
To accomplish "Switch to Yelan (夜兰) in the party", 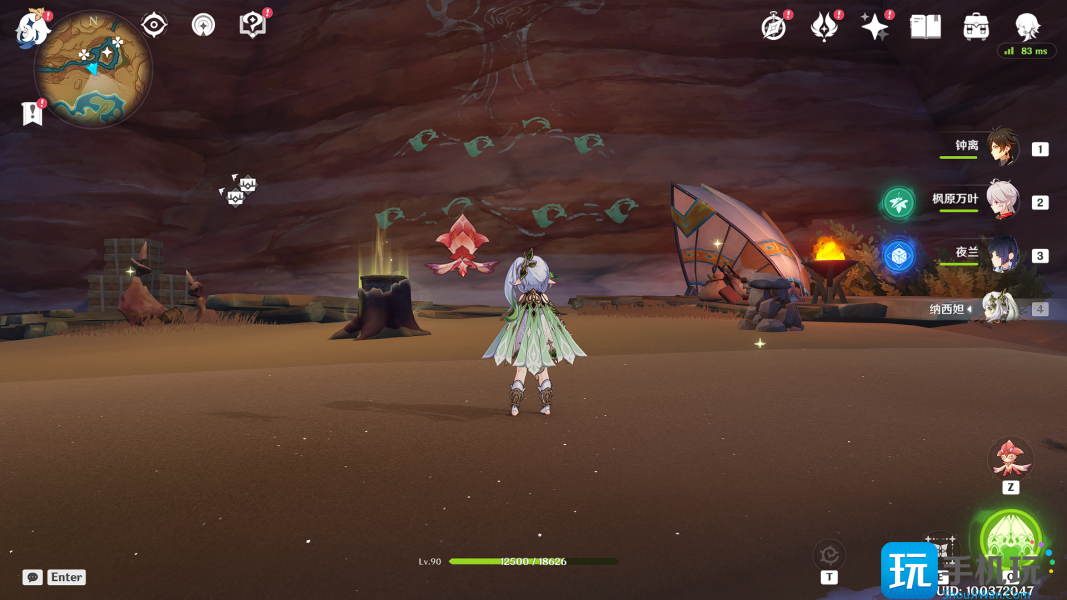I will click(1002, 254).
